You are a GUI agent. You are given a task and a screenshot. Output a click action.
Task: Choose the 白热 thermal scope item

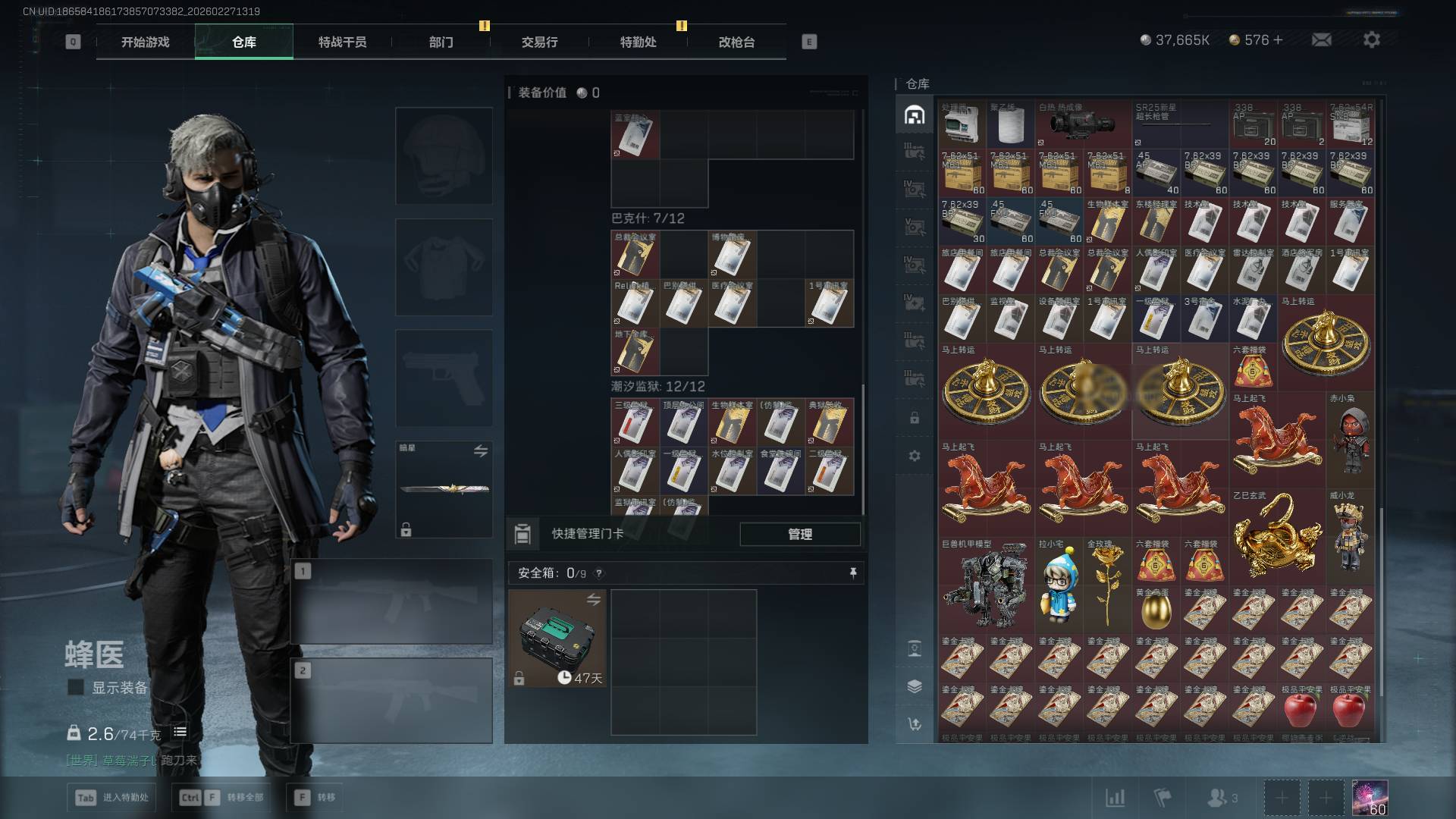click(1083, 124)
